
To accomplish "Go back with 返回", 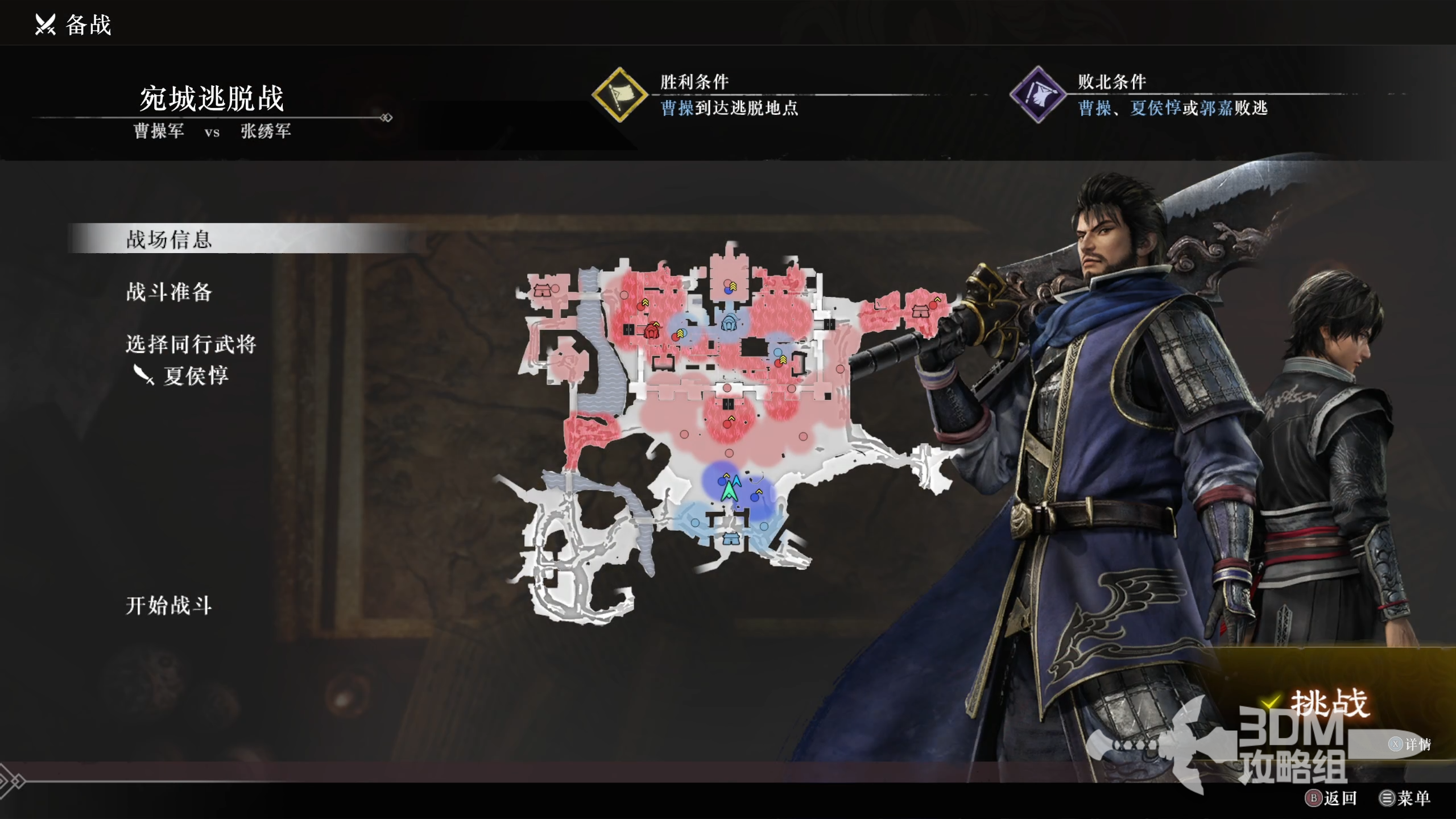I will click(x=1332, y=798).
